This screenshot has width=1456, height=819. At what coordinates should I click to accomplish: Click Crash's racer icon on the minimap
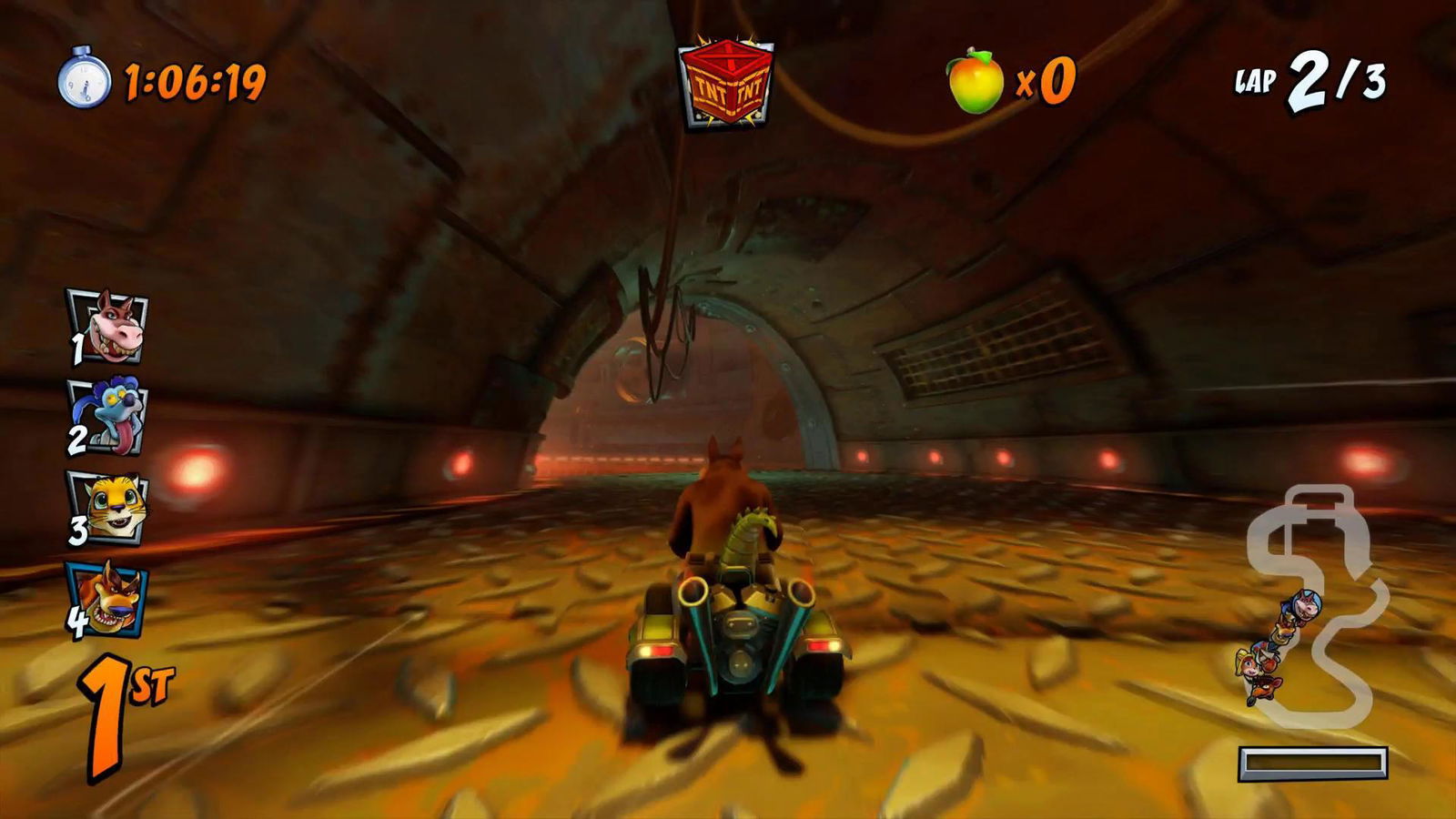point(1265,690)
